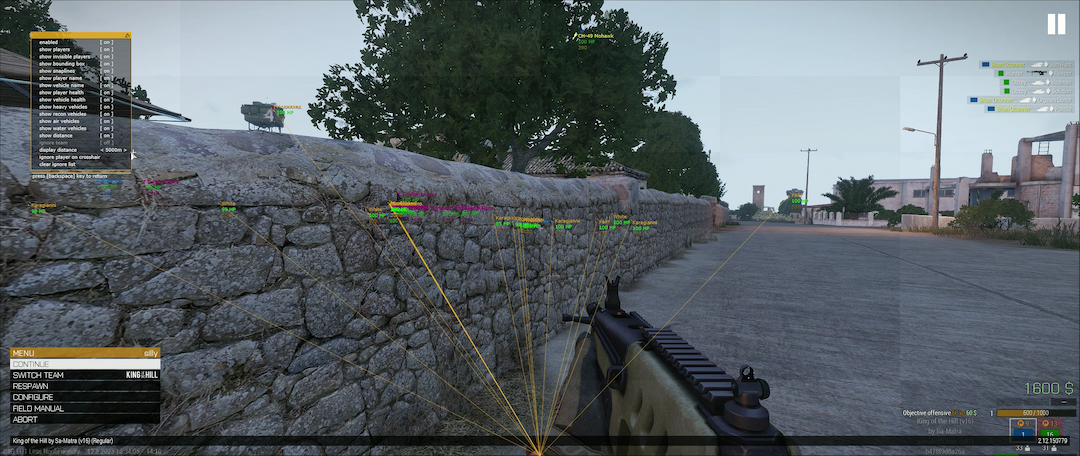Open the Configure options
Screen dimensions: 1080x456
84,397
